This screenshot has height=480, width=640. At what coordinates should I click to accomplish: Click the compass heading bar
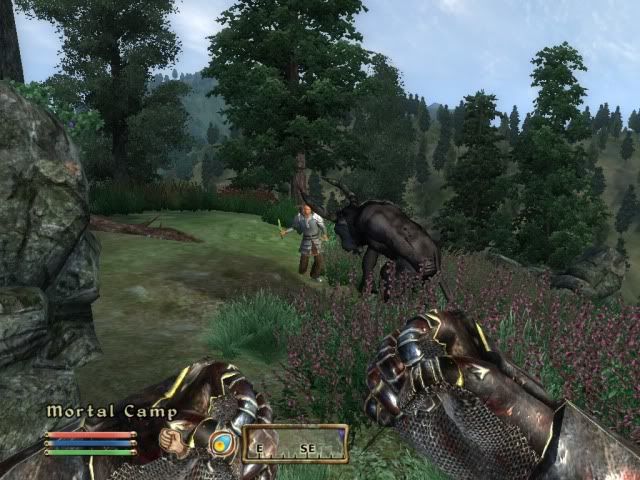295,443
